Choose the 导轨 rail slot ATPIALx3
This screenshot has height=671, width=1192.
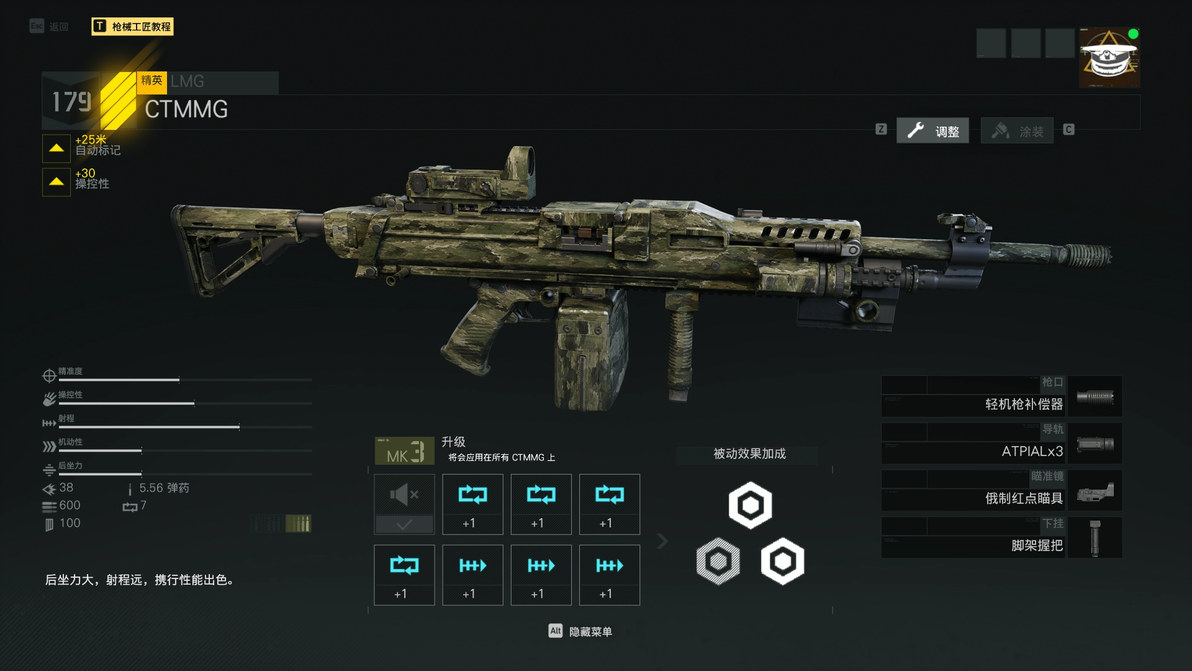point(1001,444)
